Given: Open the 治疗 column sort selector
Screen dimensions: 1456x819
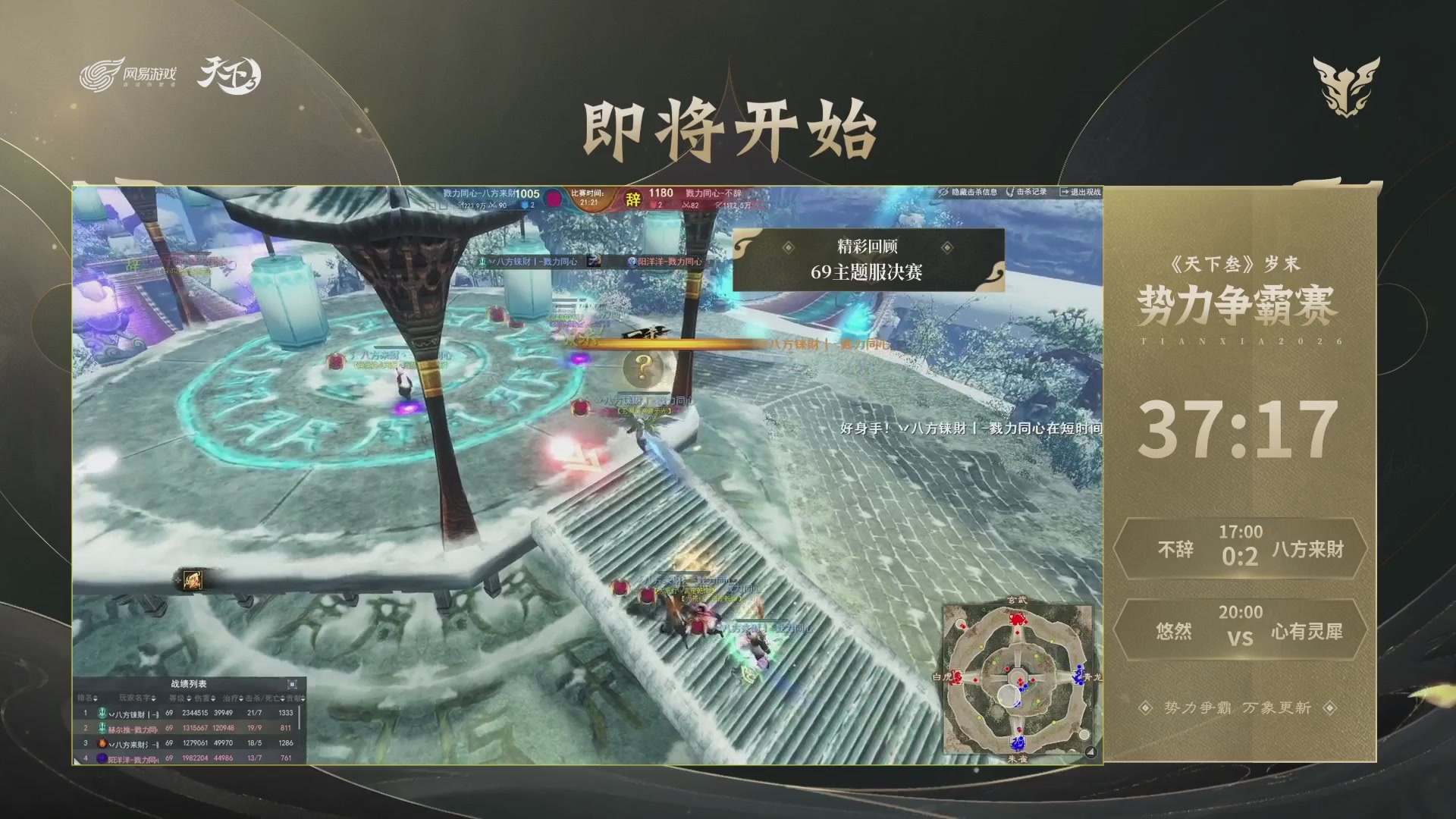Looking at the screenshot, I should coord(240,698).
